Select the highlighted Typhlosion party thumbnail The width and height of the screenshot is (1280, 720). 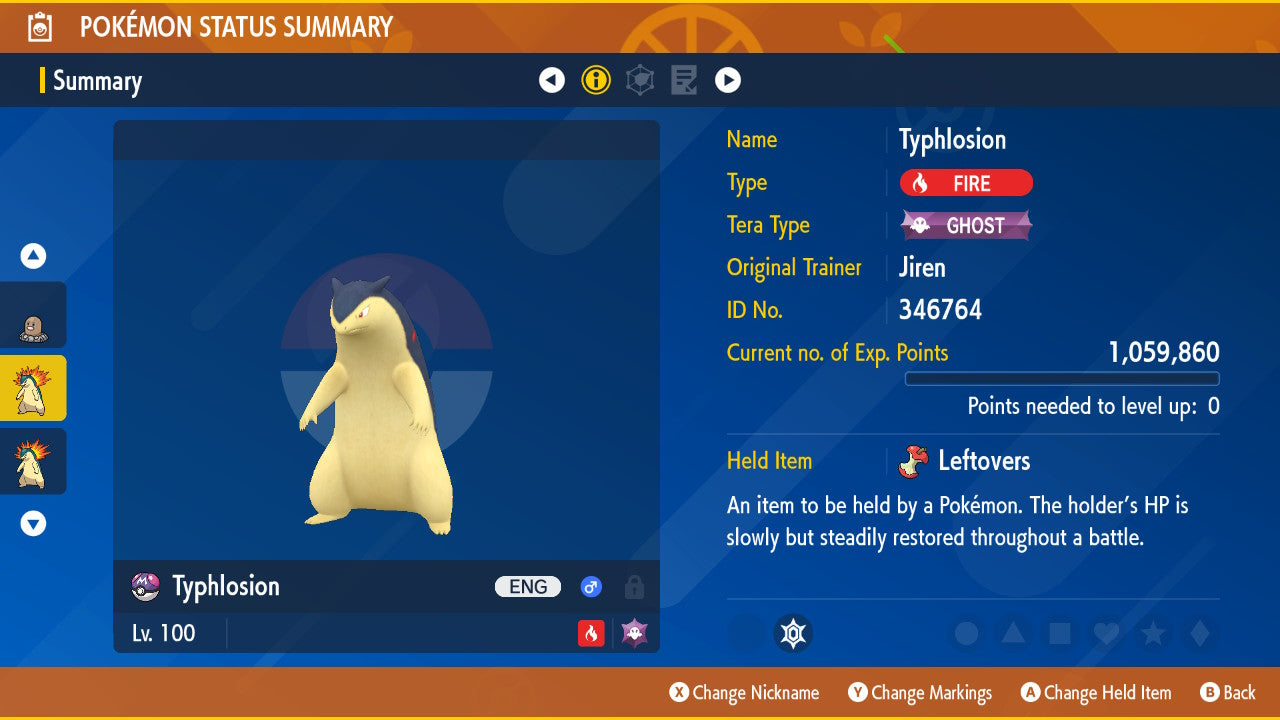(x=33, y=388)
